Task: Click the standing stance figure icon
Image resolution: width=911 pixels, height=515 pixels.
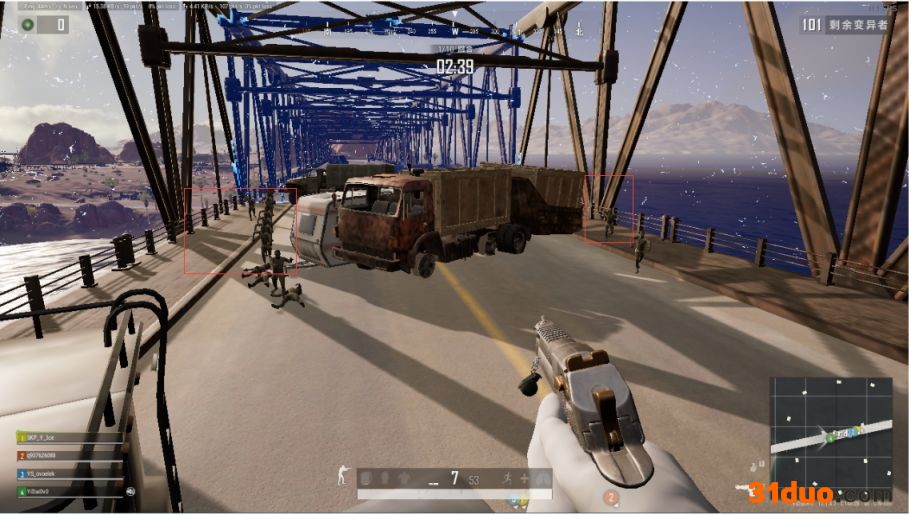Action: (342, 474)
